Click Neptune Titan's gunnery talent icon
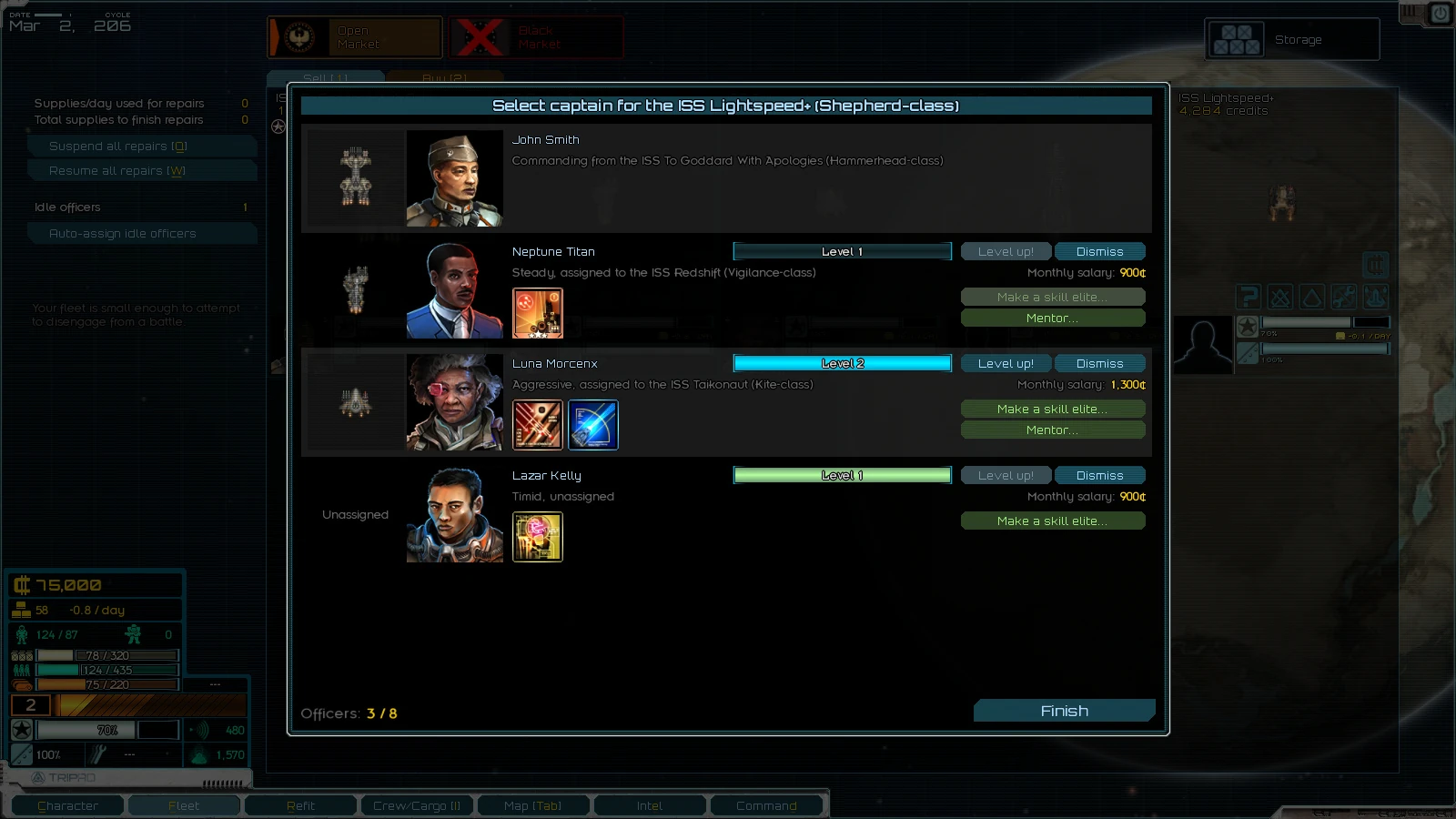Viewport: 1456px width, 819px height. point(538,313)
